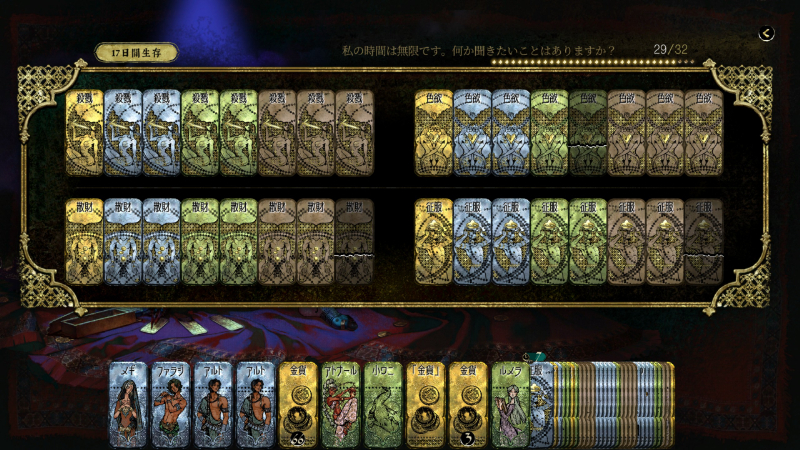Choose the cracked 色欲 card
The width and height of the screenshot is (800, 450).
click(x=589, y=133)
